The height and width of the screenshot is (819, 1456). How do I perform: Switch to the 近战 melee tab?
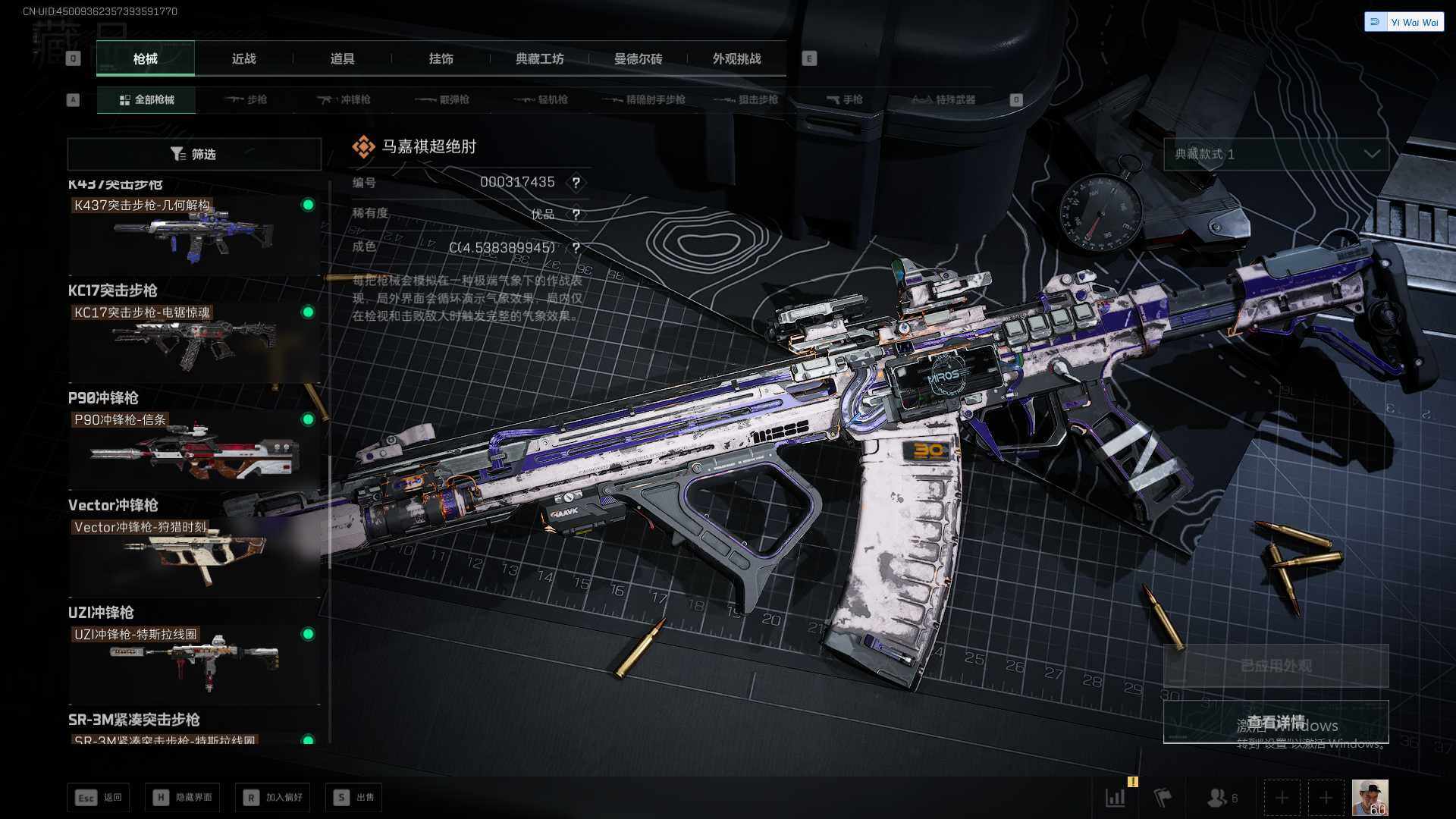243,58
